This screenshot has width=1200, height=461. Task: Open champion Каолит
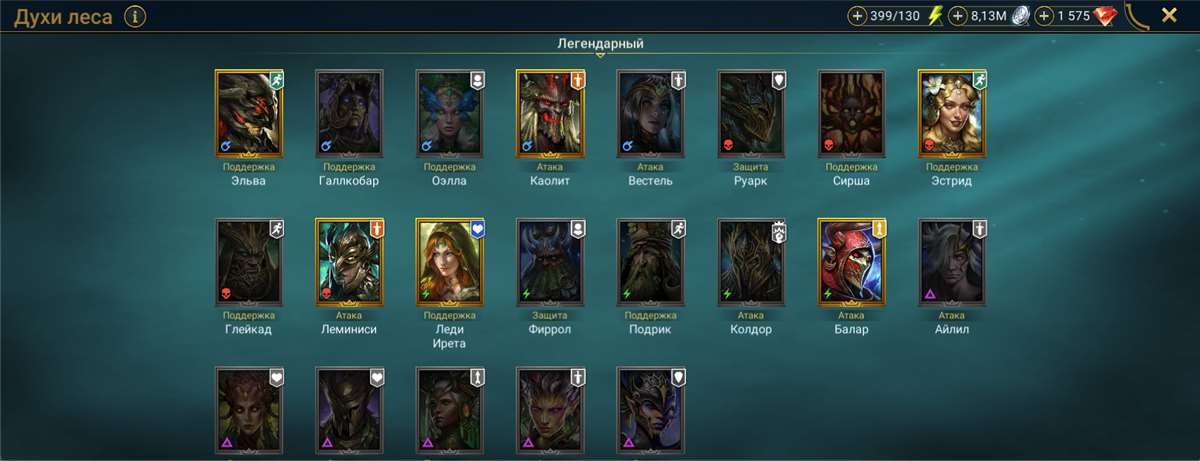coord(550,113)
